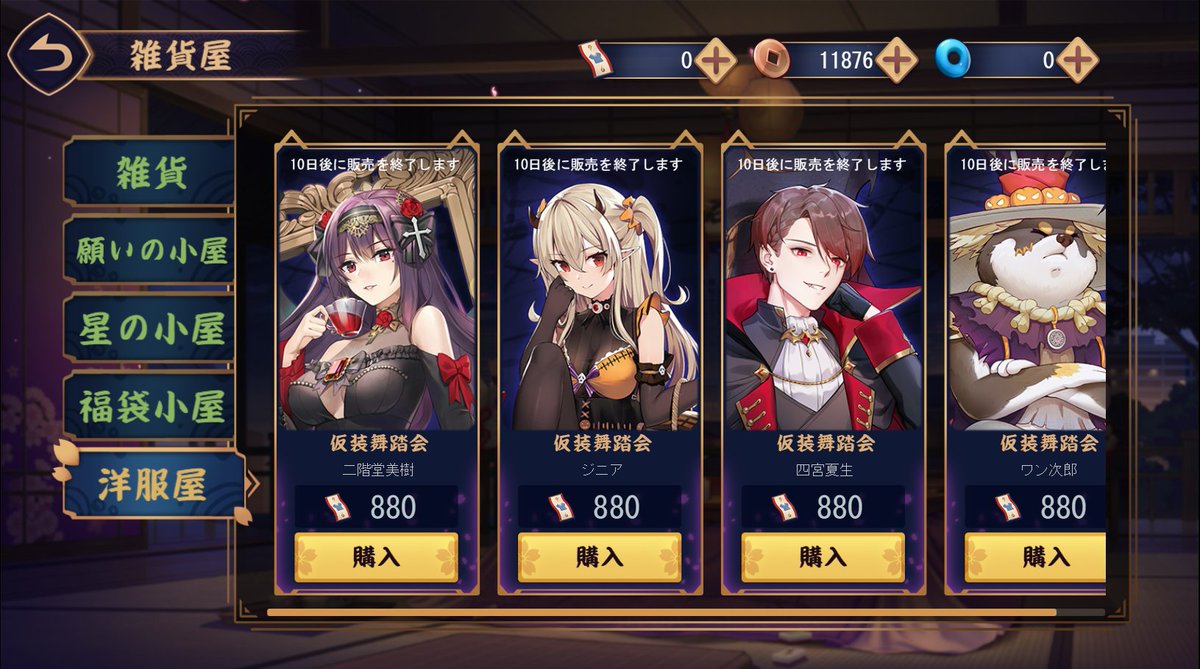Add more ticket currency with plus button
This screenshot has height=669, width=1200.
(716, 61)
